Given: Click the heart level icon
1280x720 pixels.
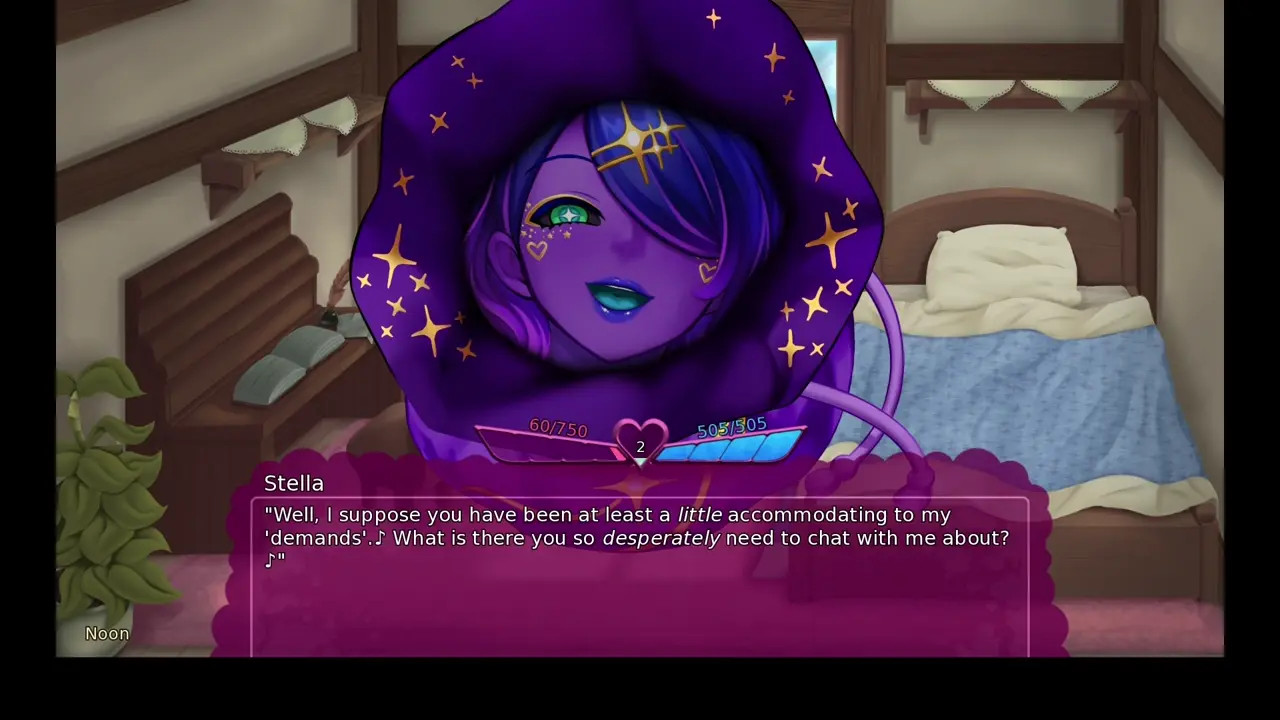Looking at the screenshot, I should coord(640,441).
